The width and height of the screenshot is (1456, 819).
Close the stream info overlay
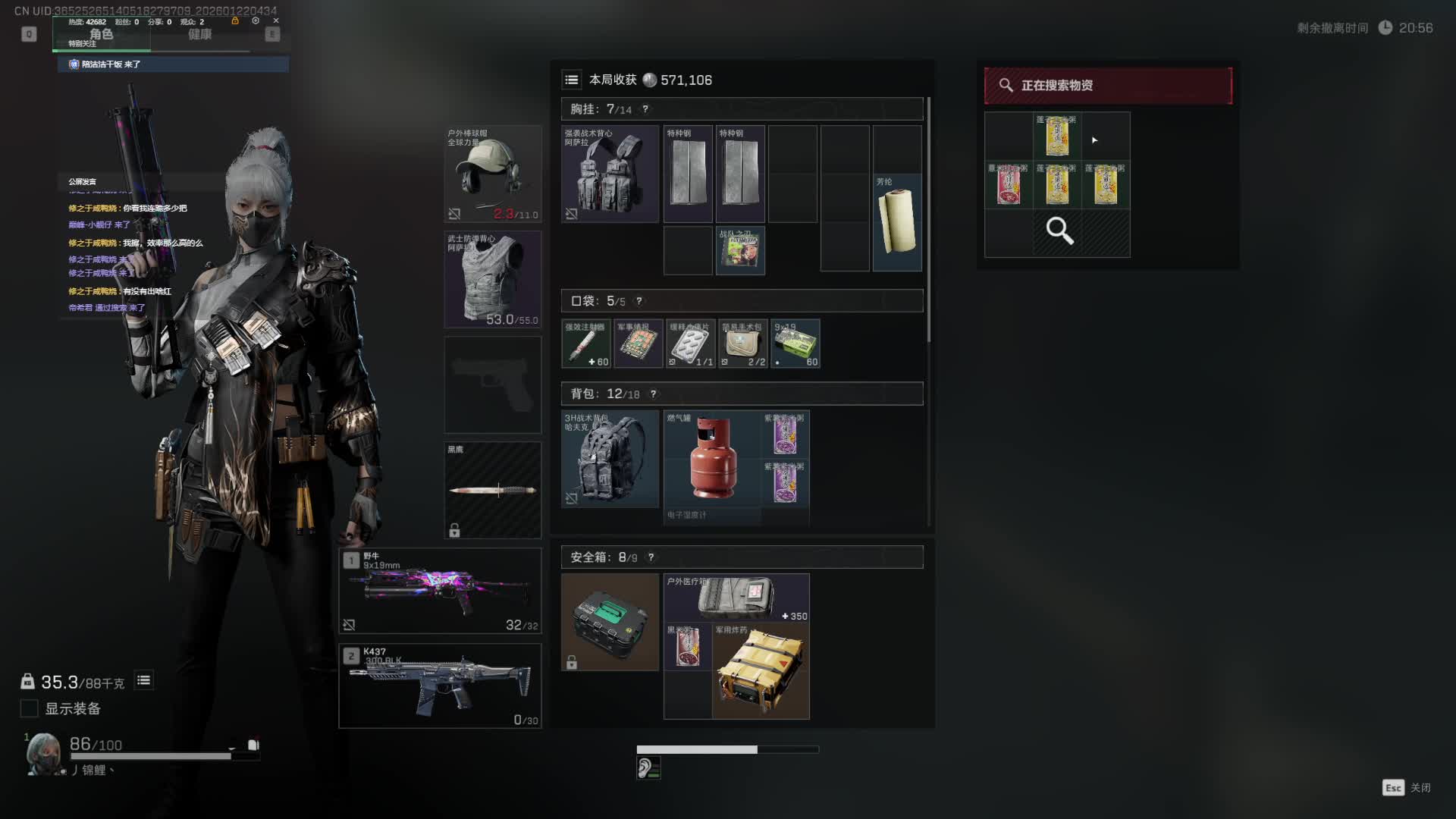pos(276,20)
